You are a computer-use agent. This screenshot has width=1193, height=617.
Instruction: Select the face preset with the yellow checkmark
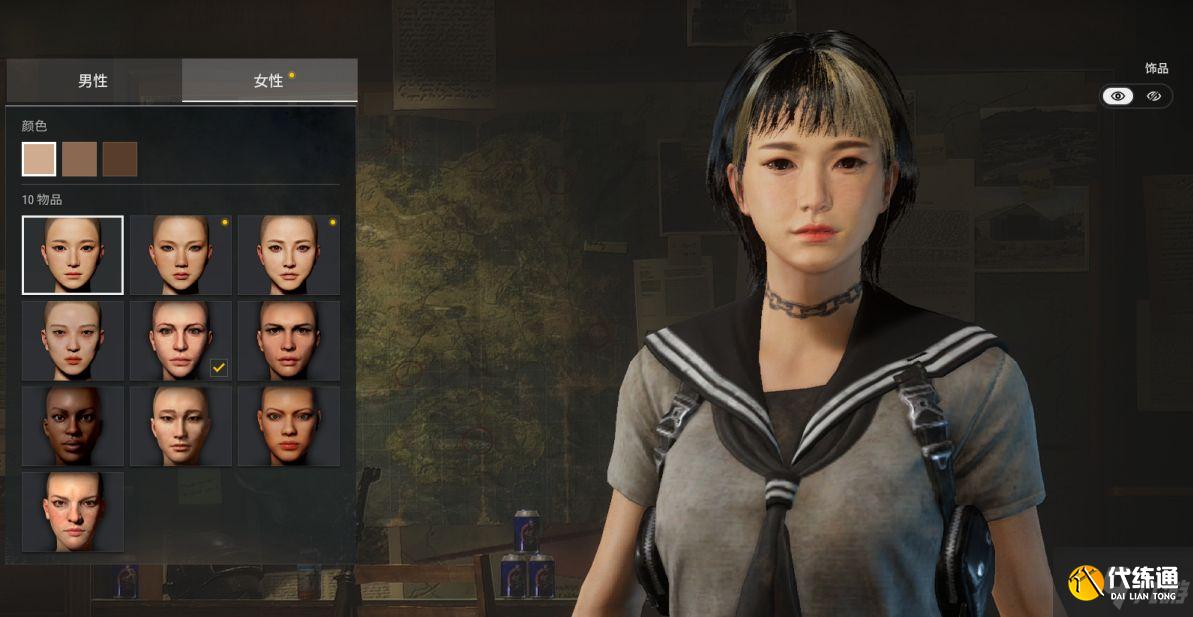[x=181, y=341]
